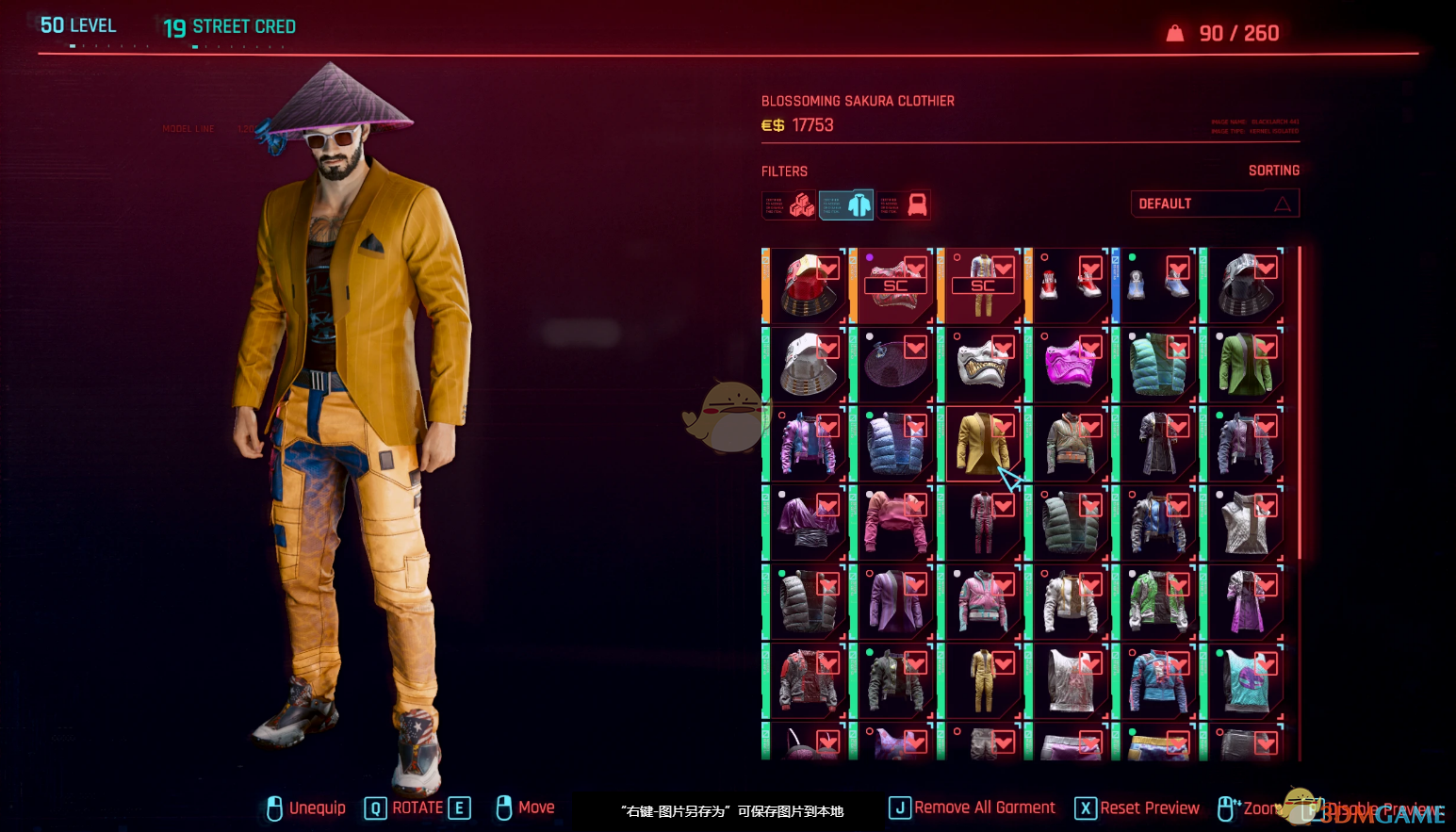This screenshot has width=1456, height=832.
Task: Select the yellow blazer jacket slot
Action: pyautogui.click(x=982, y=443)
